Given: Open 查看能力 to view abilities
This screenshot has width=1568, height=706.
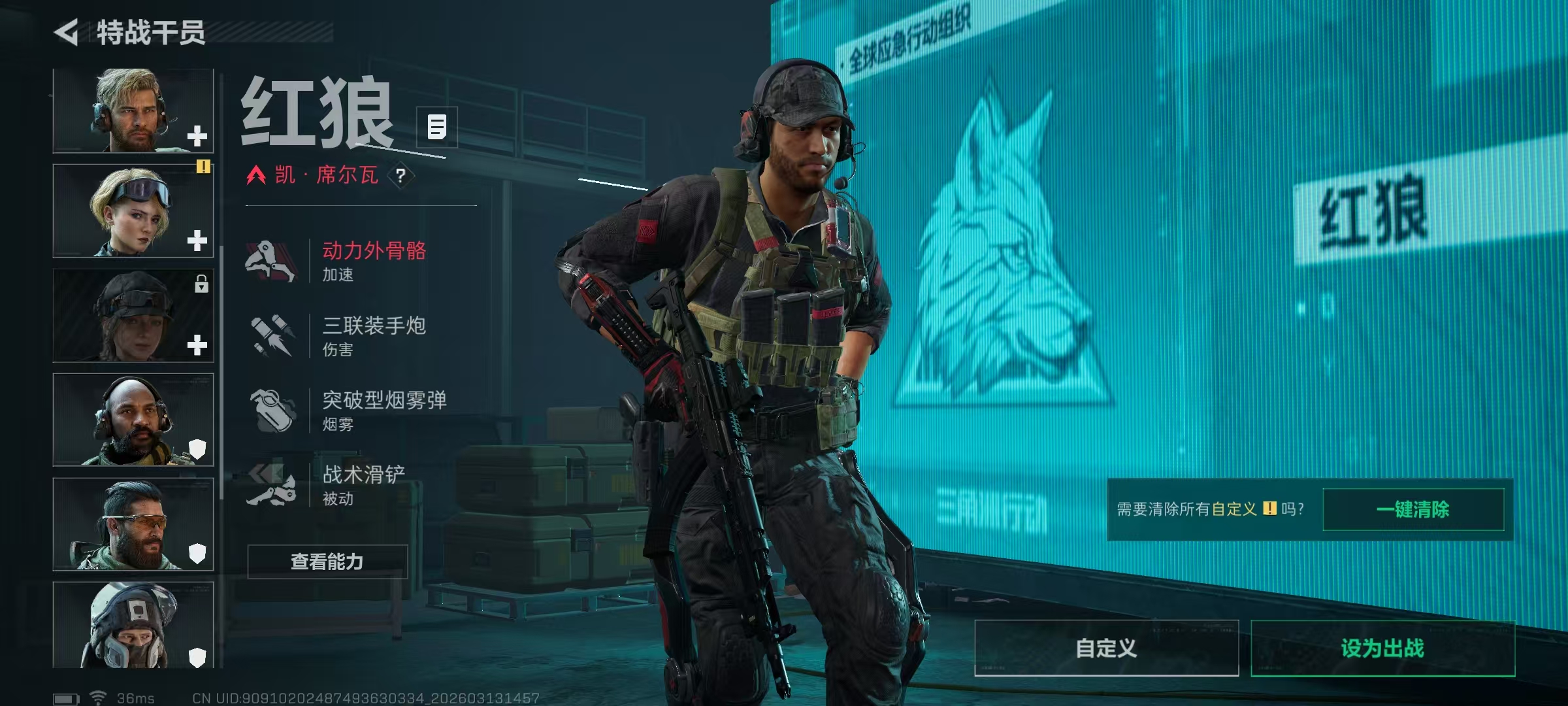Looking at the screenshot, I should [x=327, y=562].
